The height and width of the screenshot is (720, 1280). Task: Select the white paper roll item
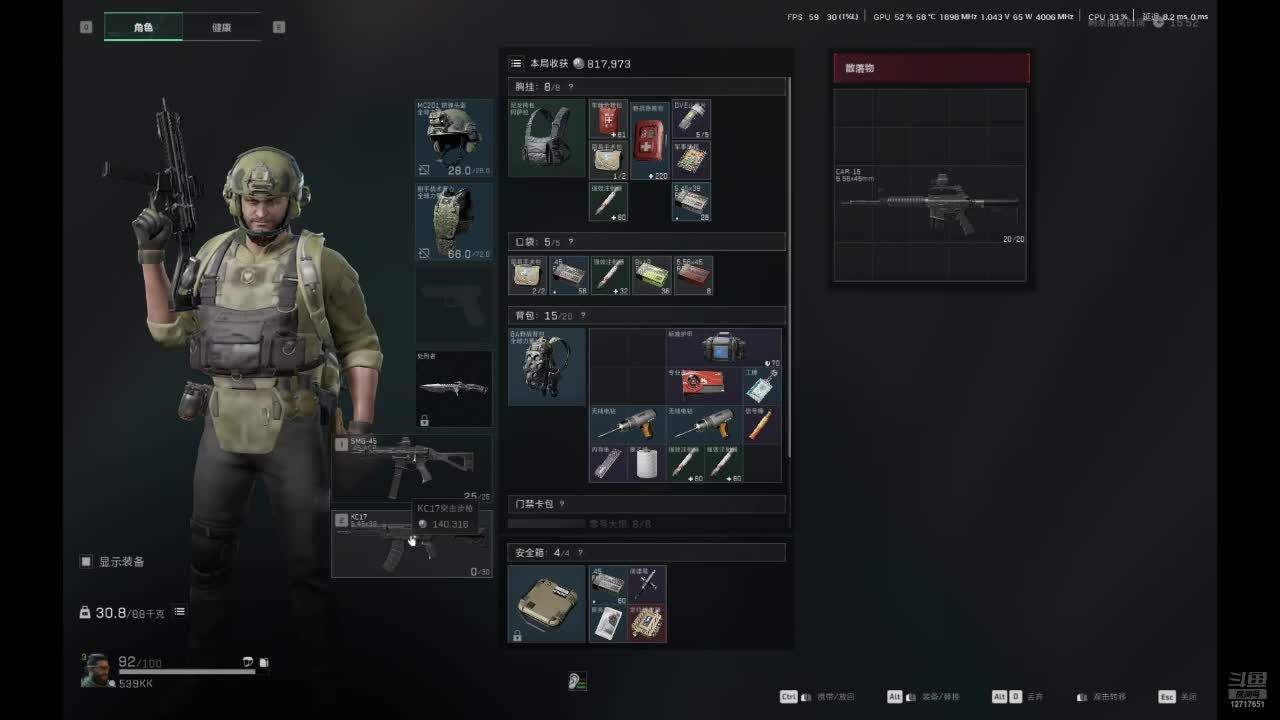pyautogui.click(x=647, y=463)
